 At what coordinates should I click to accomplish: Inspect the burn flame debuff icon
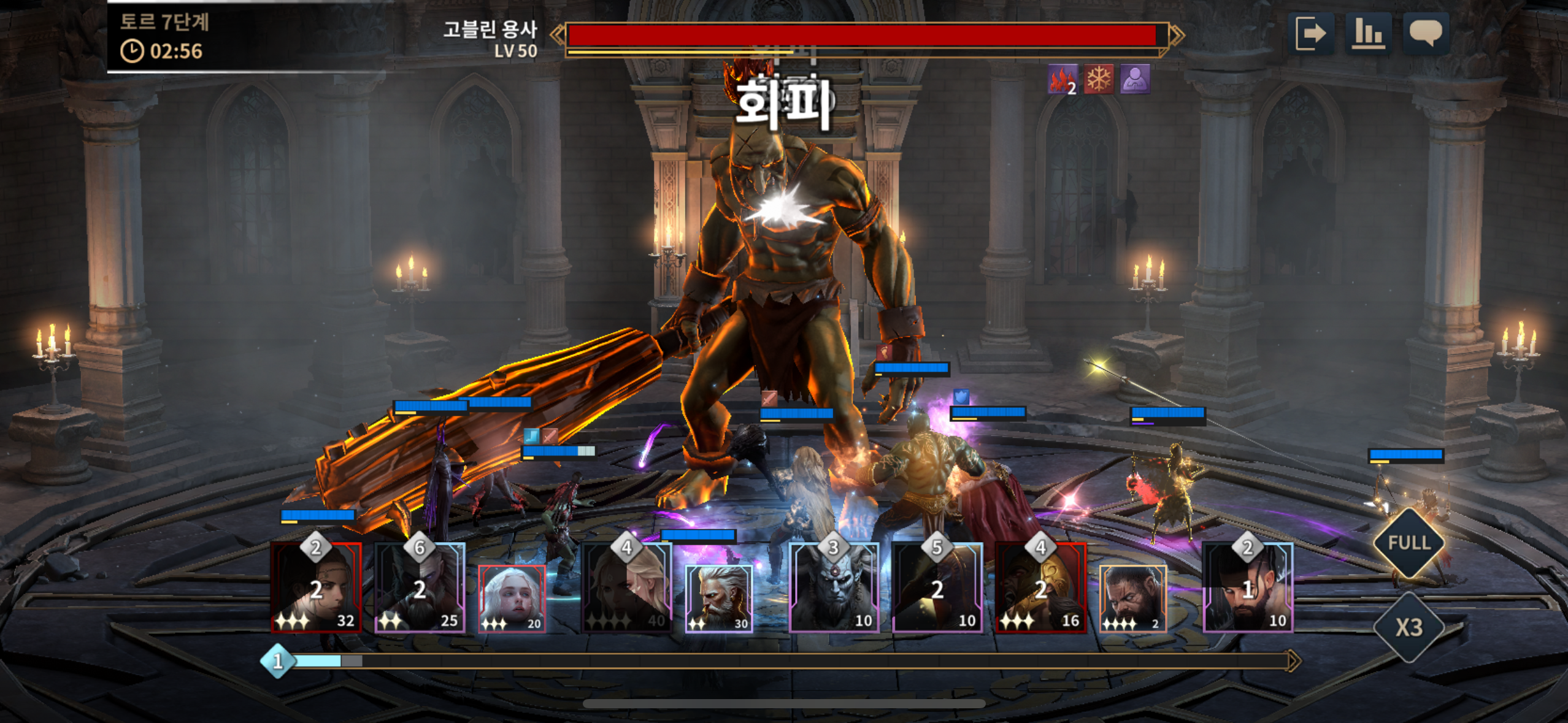point(1062,80)
